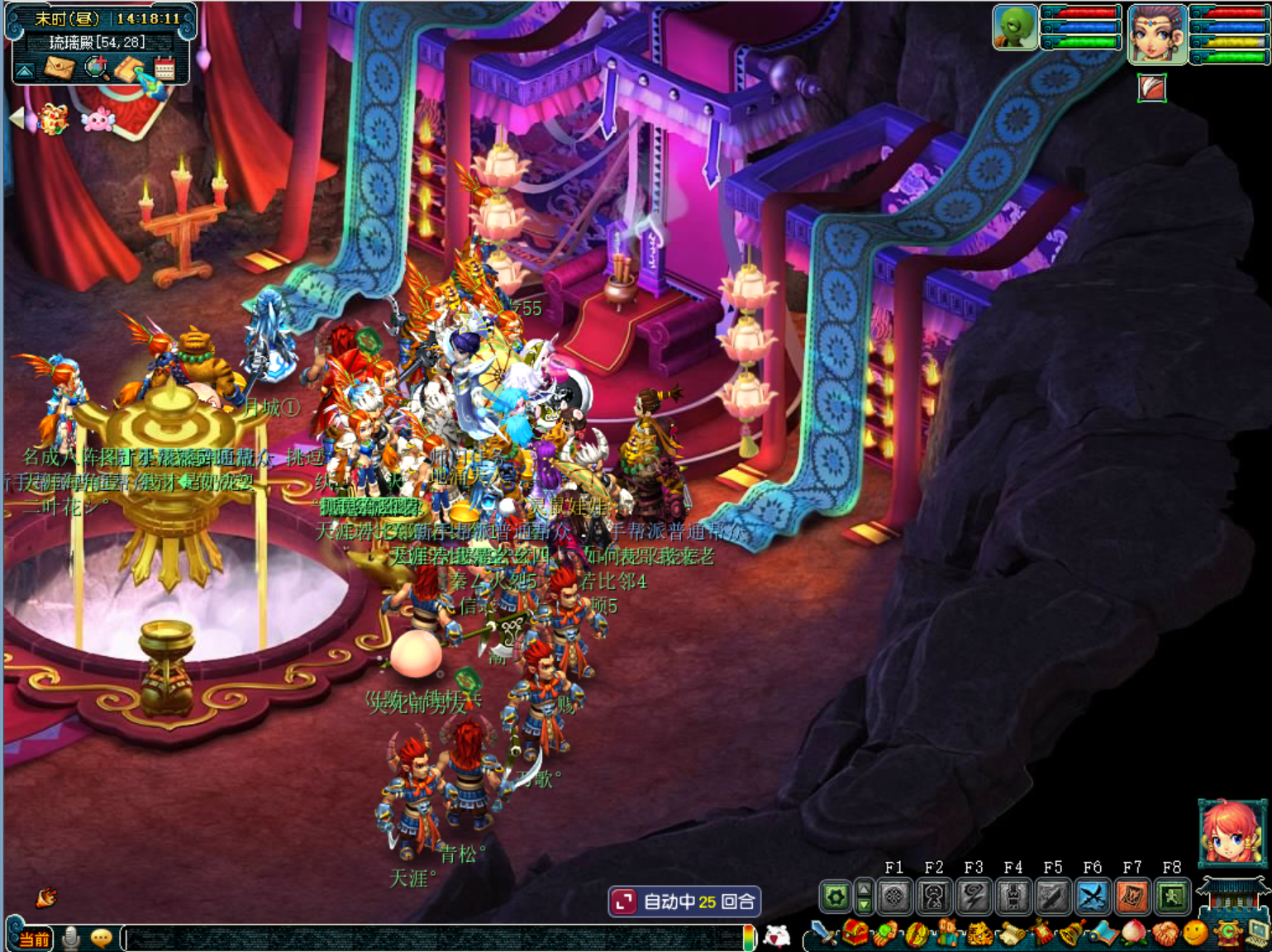Click the 自动中 25 回合 auto-battle button
This screenshot has height=952, width=1272.
[x=684, y=902]
